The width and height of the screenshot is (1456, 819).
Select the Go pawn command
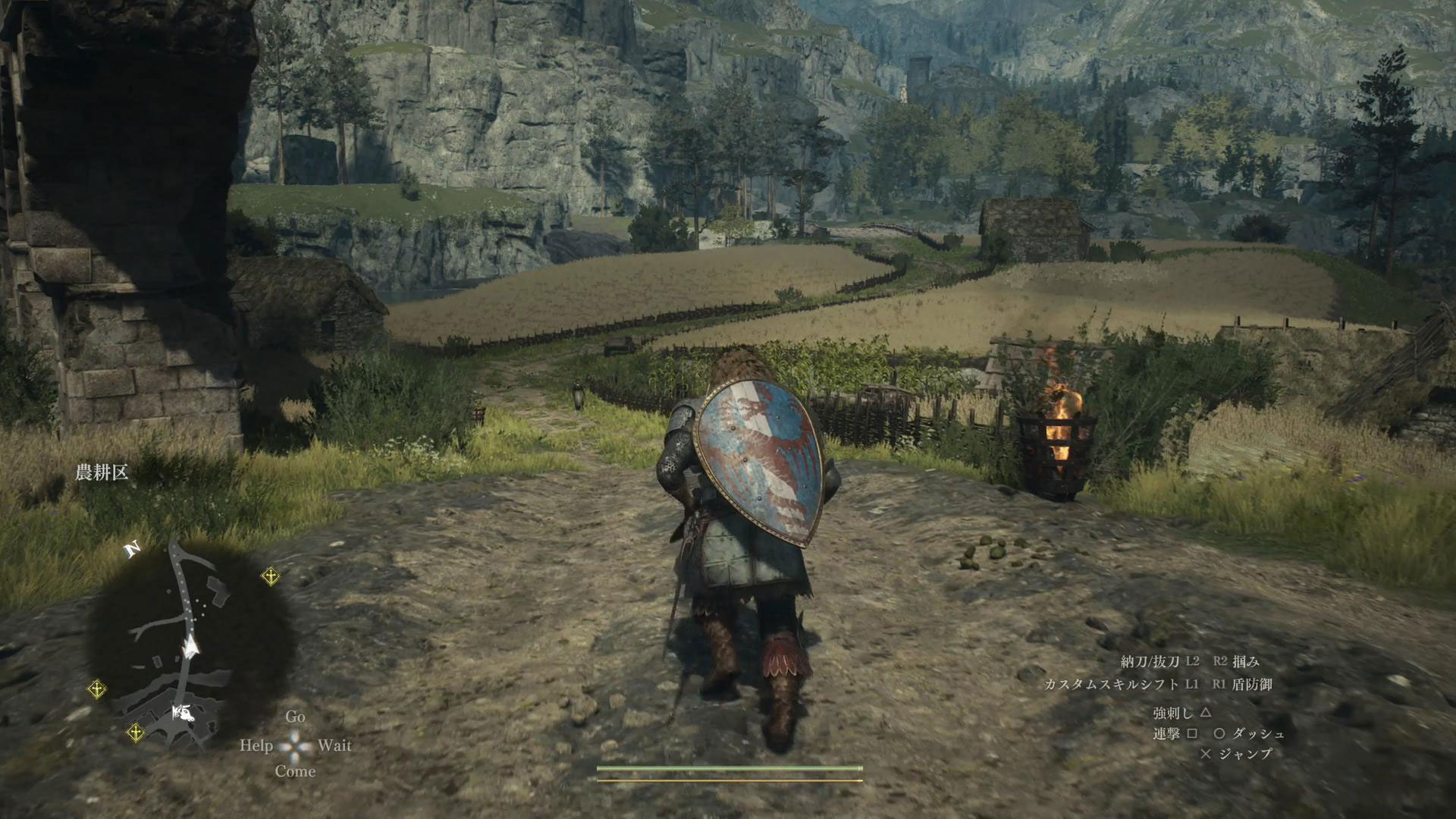pos(295,717)
